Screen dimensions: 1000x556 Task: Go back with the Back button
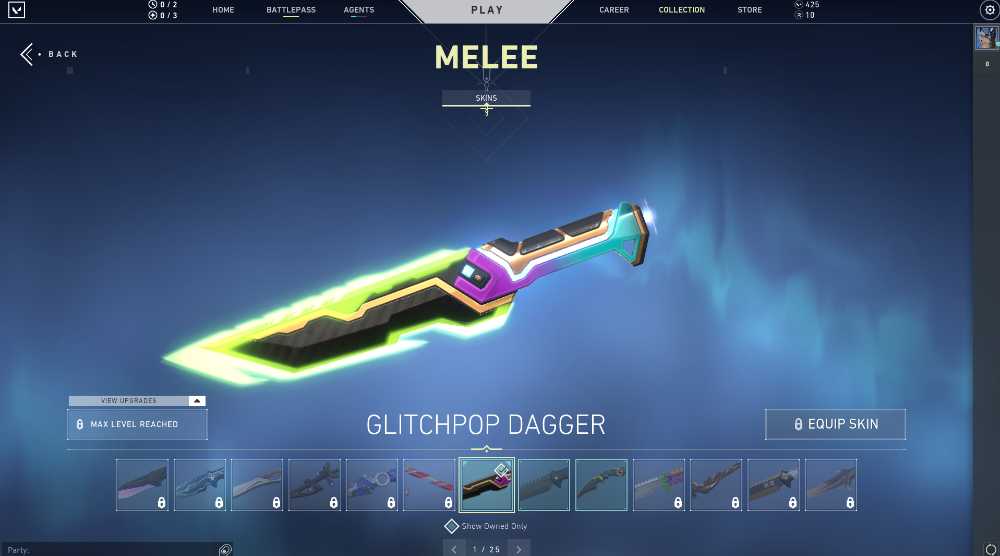49,54
